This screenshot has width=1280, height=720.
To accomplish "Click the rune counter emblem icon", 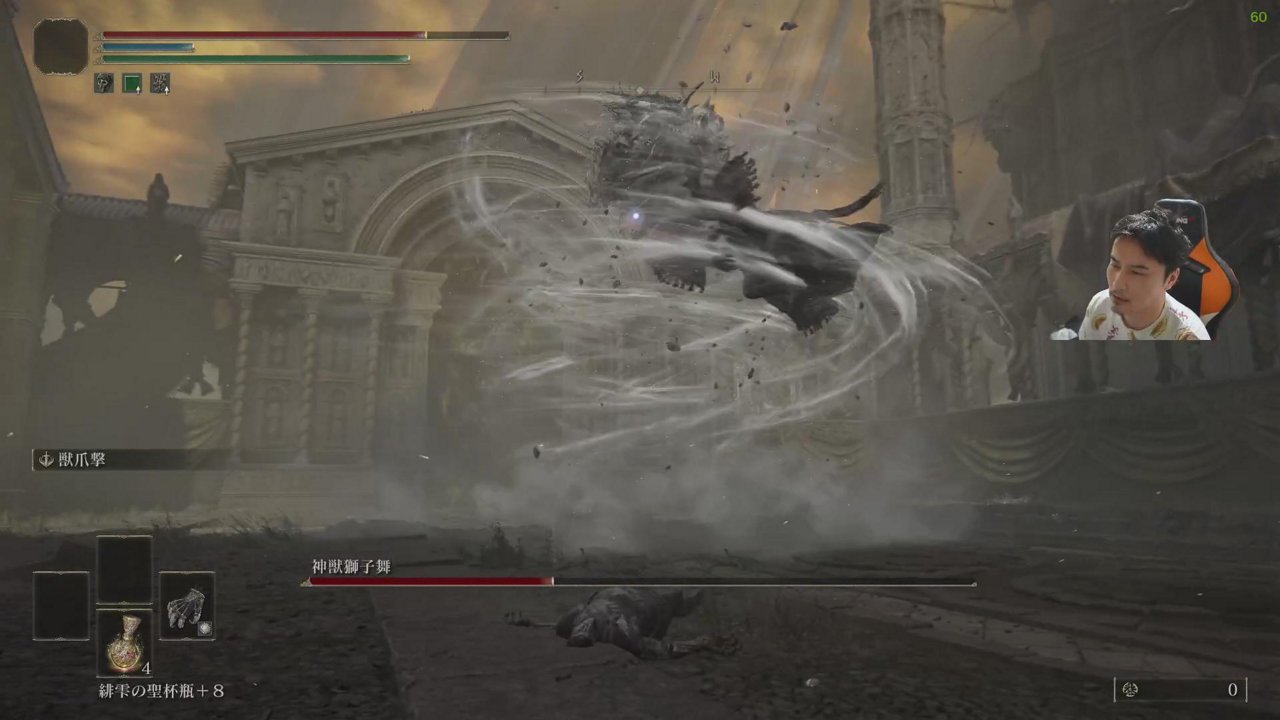I will 1131,689.
